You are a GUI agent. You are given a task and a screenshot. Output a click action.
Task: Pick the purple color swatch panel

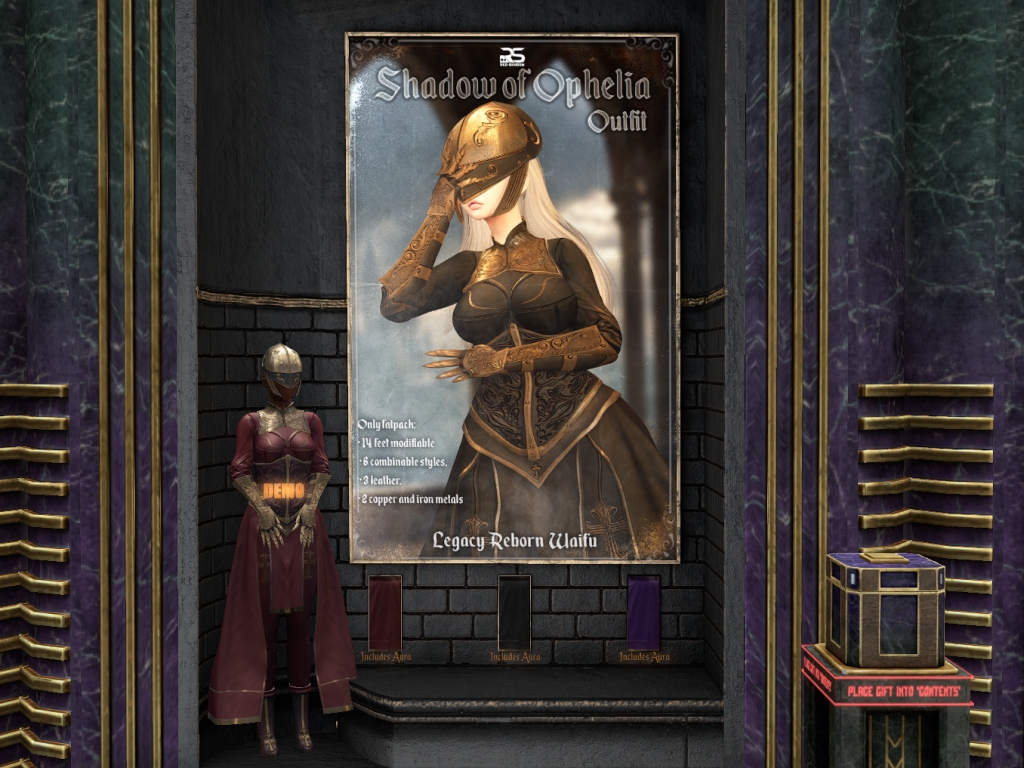(x=643, y=612)
